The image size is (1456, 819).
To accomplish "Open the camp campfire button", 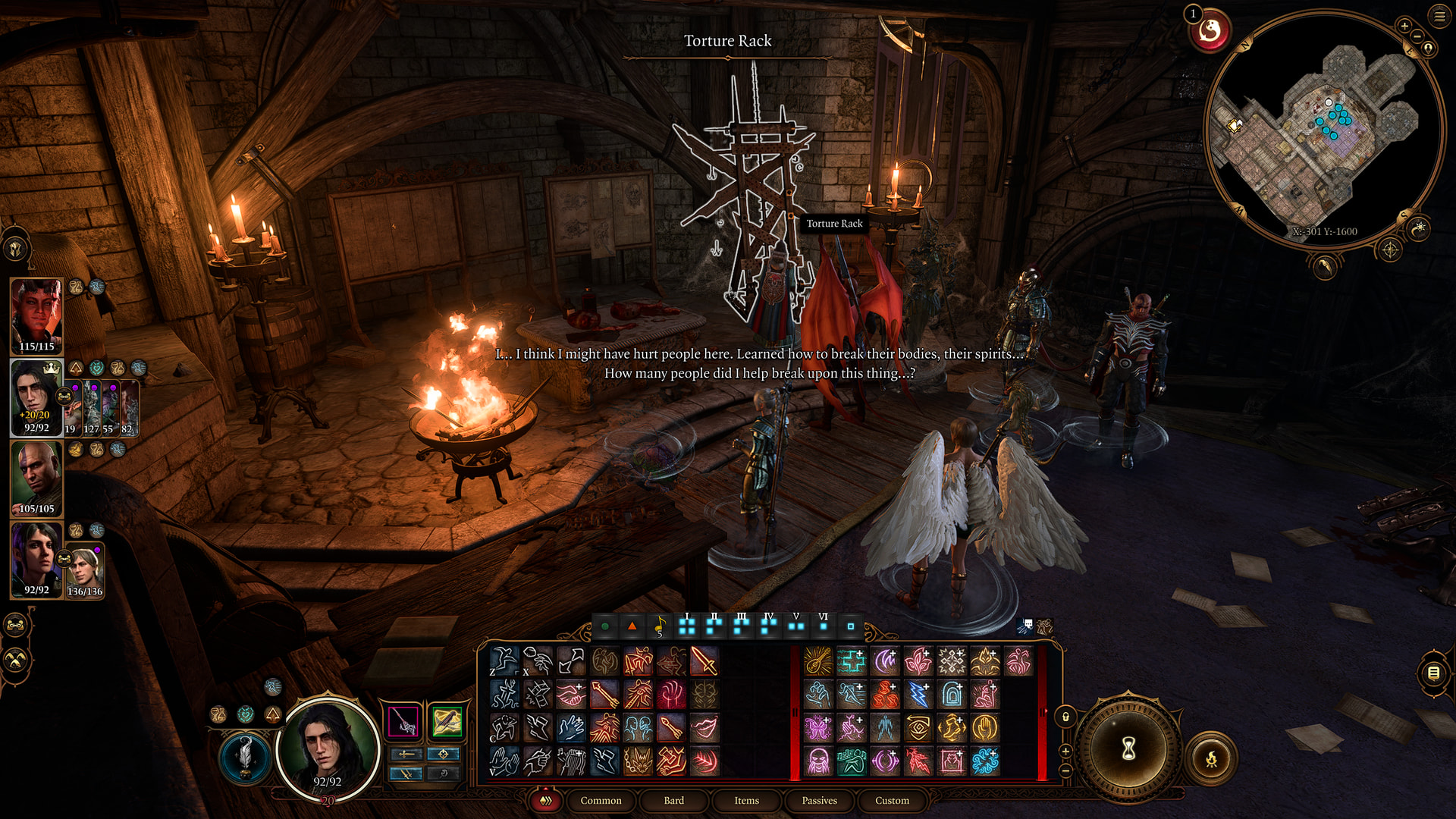I will pyautogui.click(x=1211, y=758).
